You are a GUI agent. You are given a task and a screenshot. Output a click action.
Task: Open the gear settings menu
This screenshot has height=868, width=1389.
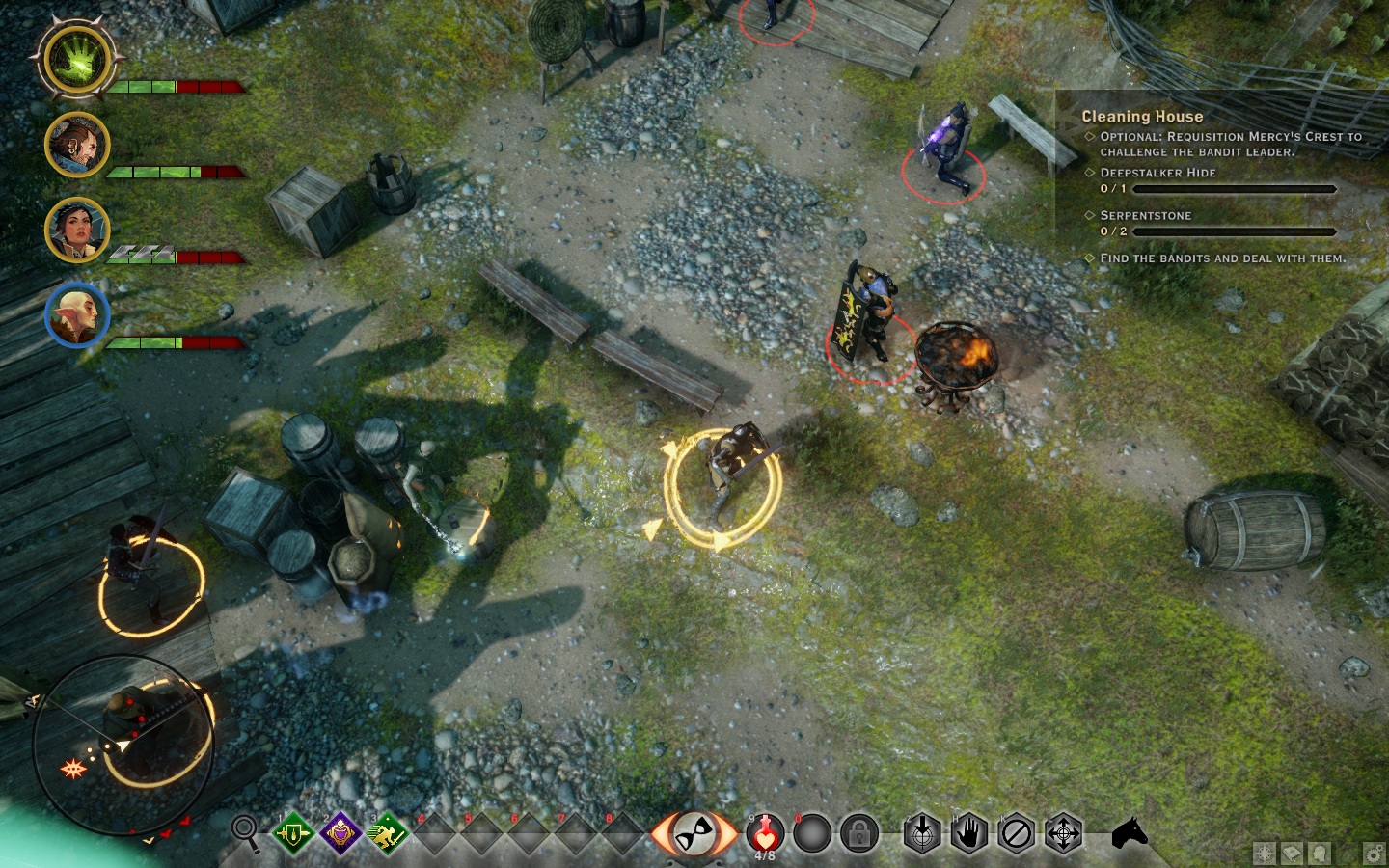tap(1375, 854)
